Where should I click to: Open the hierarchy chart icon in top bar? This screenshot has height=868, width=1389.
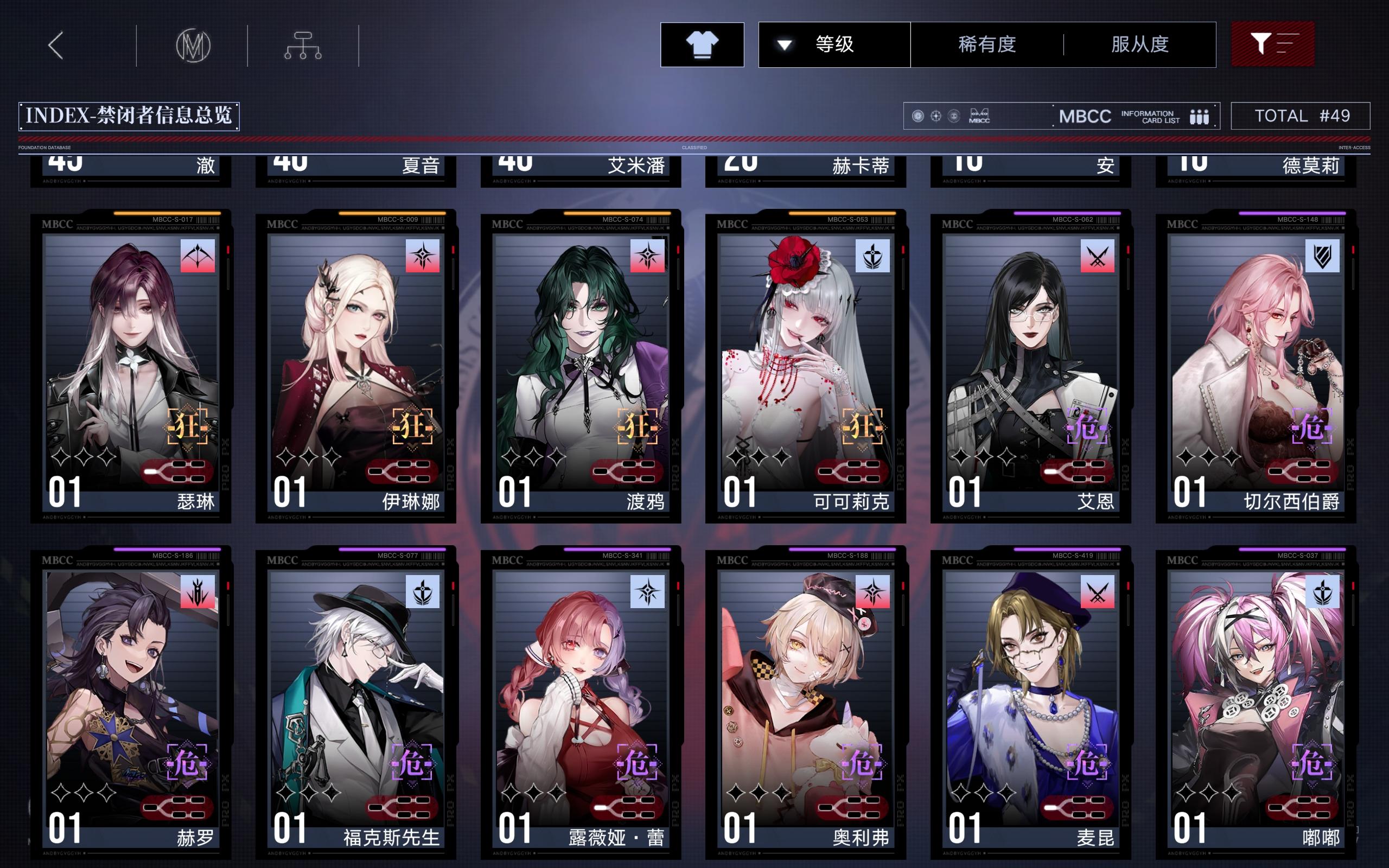(303, 47)
